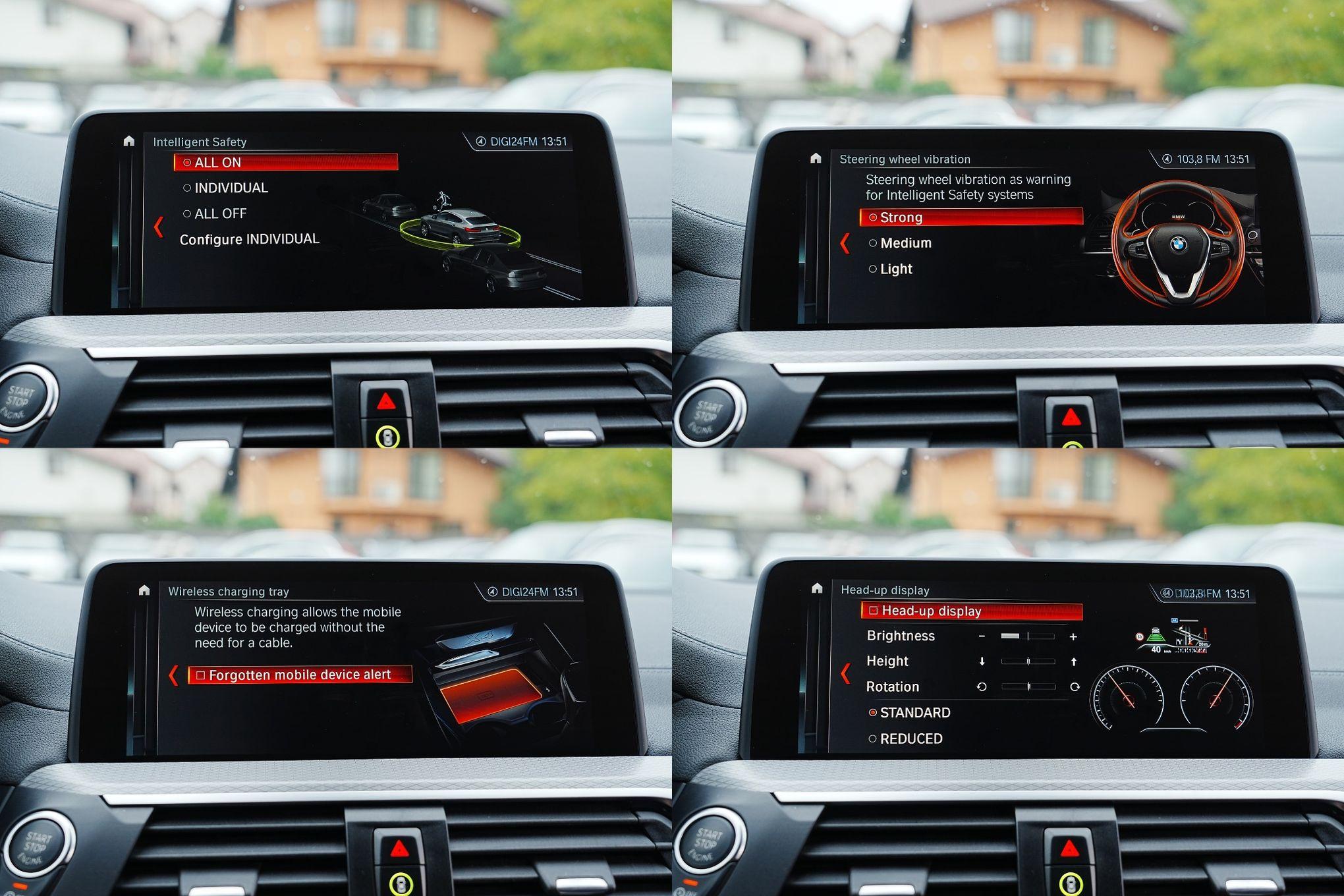Go back from the Wireless charging tray screen
1344x896 pixels.
click(x=173, y=675)
